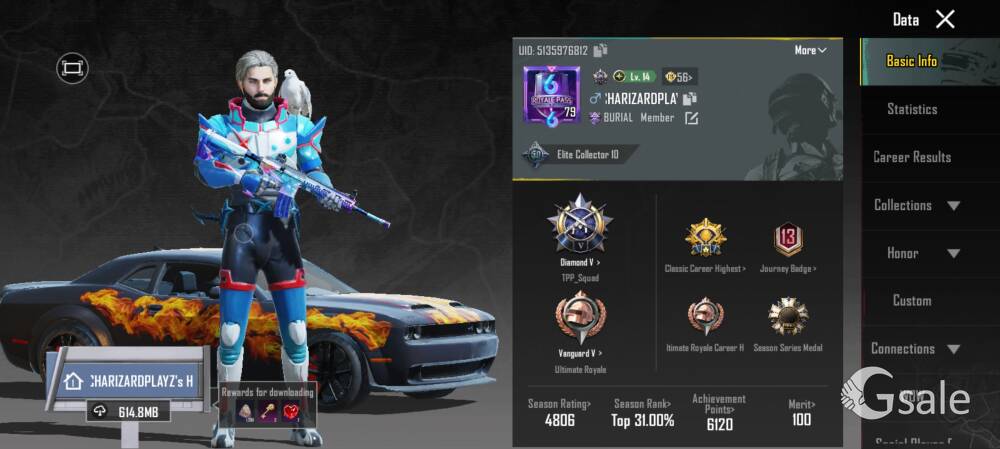The height and width of the screenshot is (449, 1000).
Task: Close the Data profile screen
Action: 945,19
